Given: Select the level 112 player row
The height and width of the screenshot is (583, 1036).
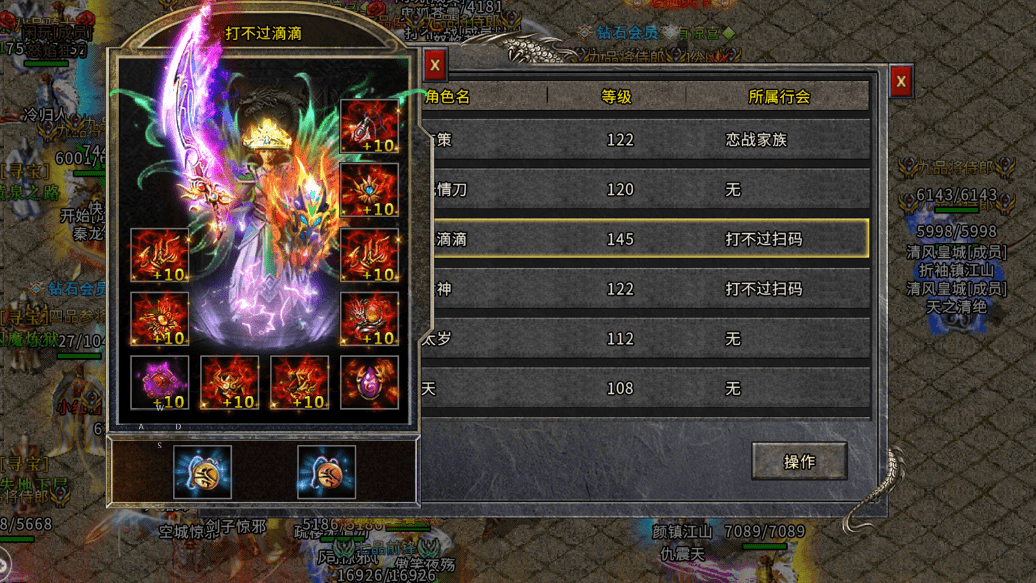Looking at the screenshot, I should pyautogui.click(x=645, y=339).
